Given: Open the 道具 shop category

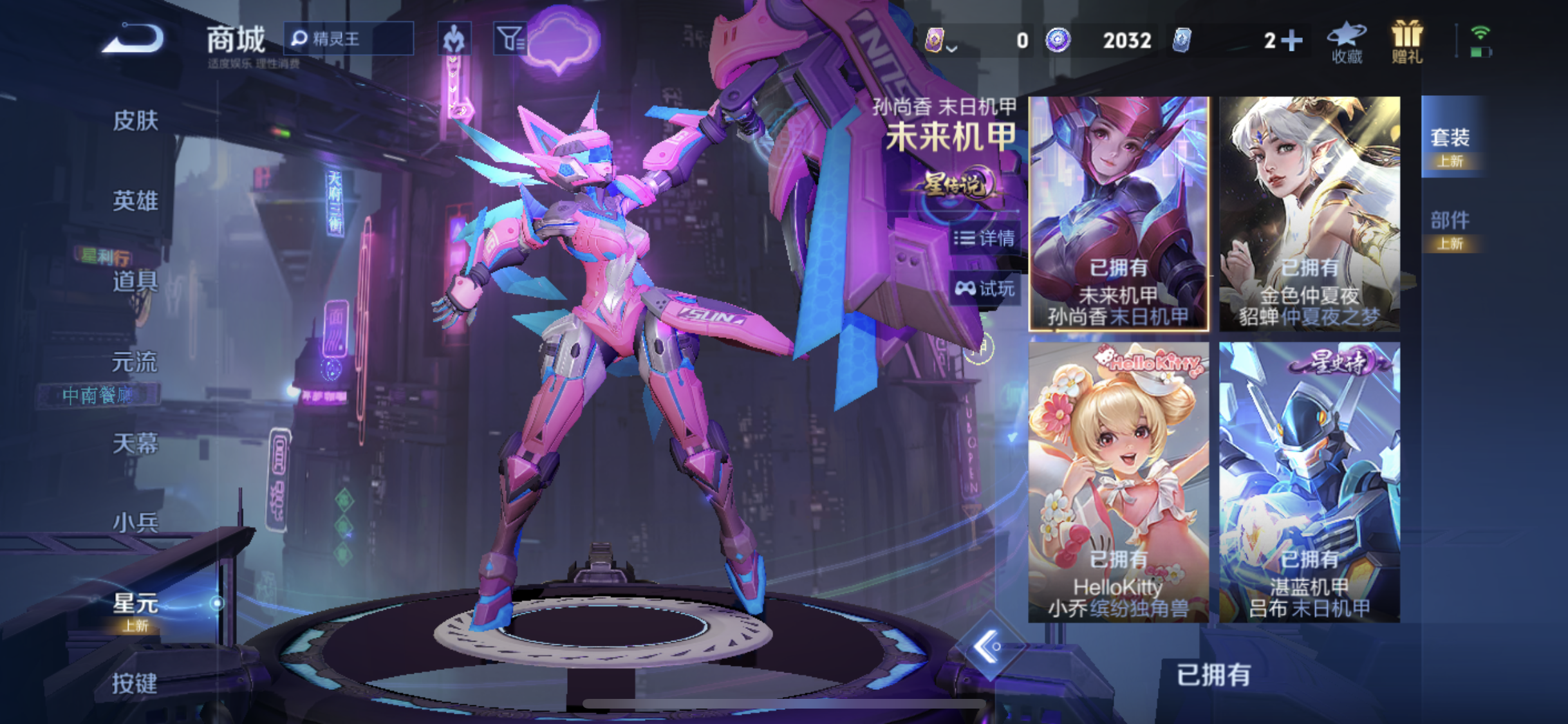Looking at the screenshot, I should pos(135,281).
